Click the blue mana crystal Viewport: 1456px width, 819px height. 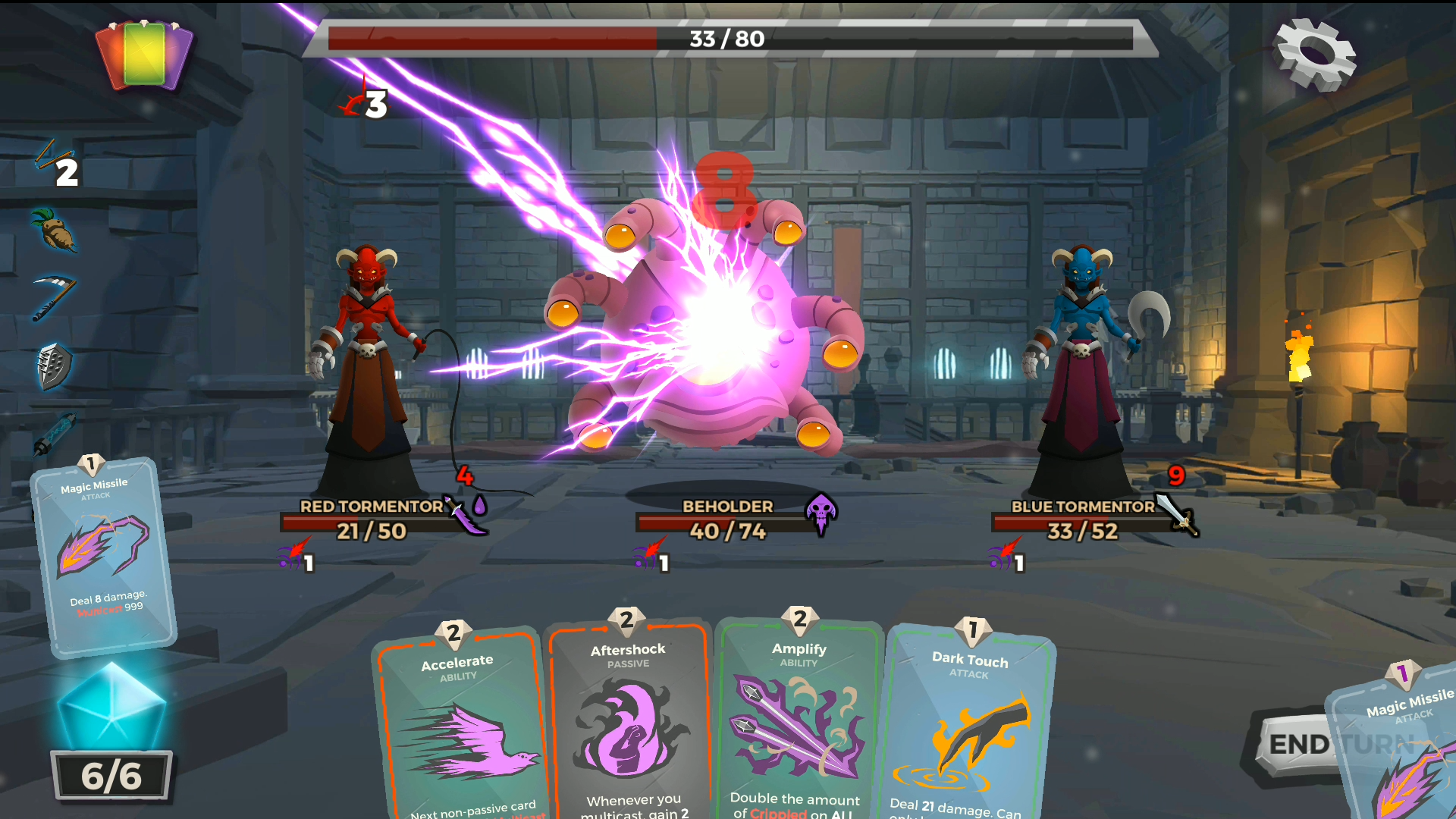[112, 707]
